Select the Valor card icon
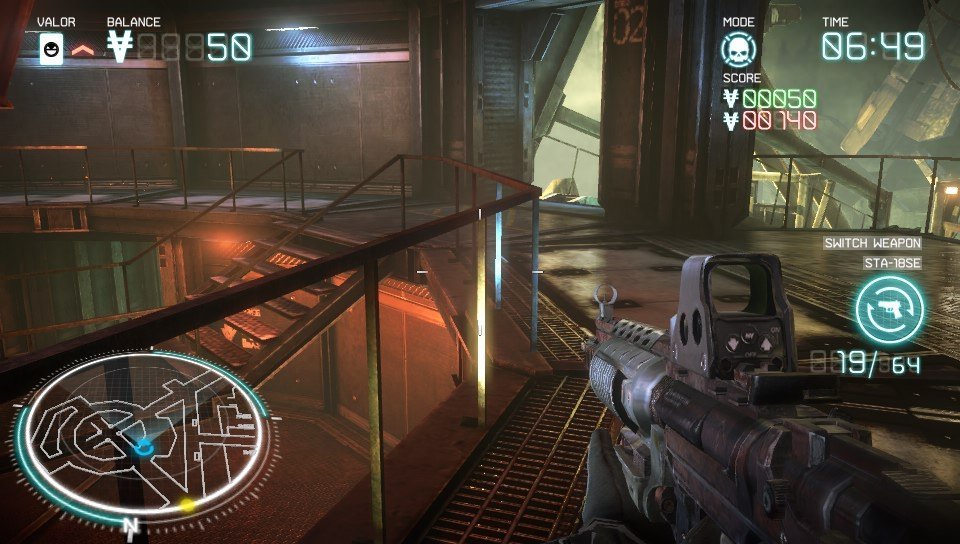This screenshot has width=960, height=544. [51, 48]
